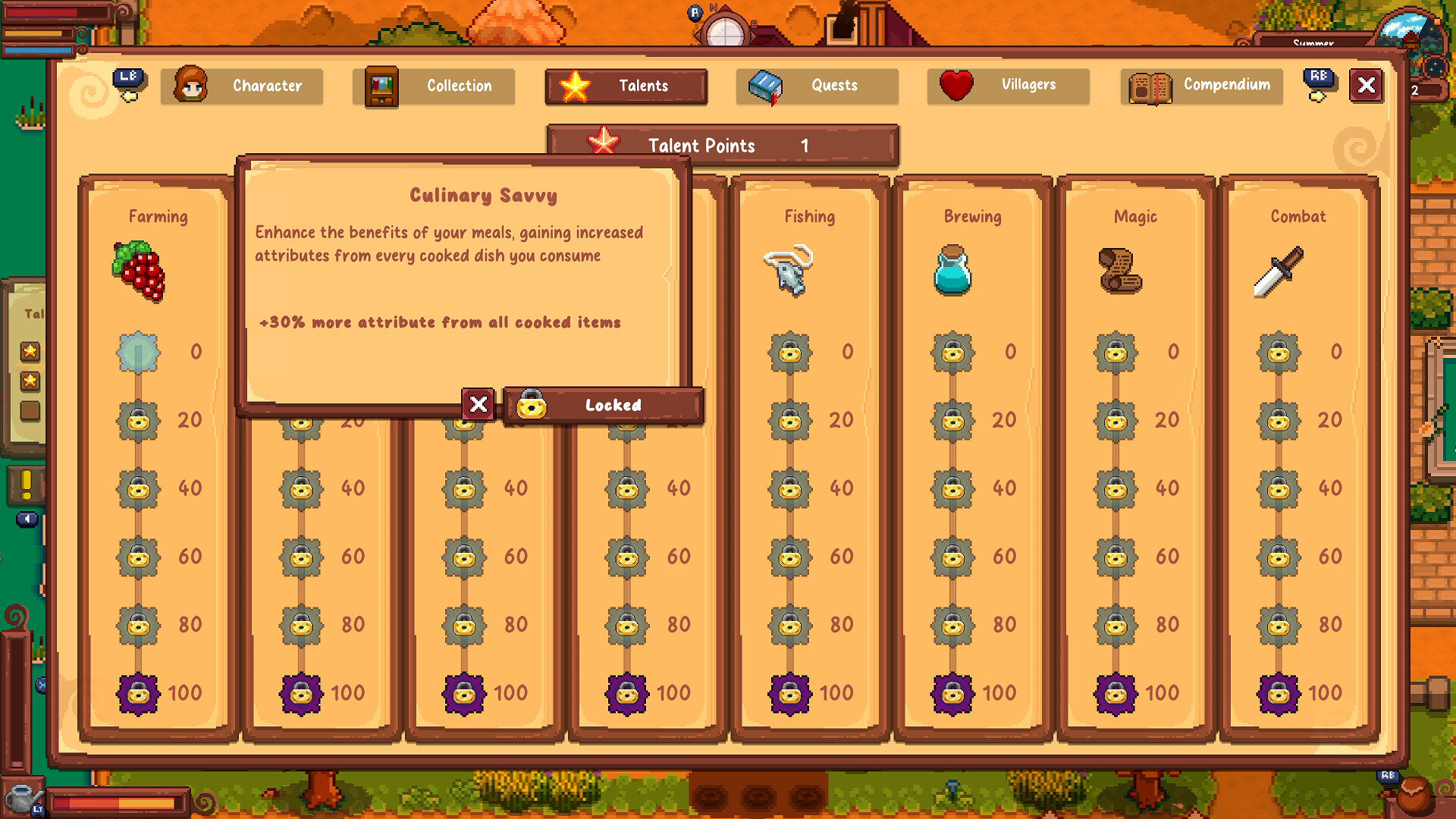Open the Collection tab
Viewport: 1456px width, 819px height.
(434, 86)
